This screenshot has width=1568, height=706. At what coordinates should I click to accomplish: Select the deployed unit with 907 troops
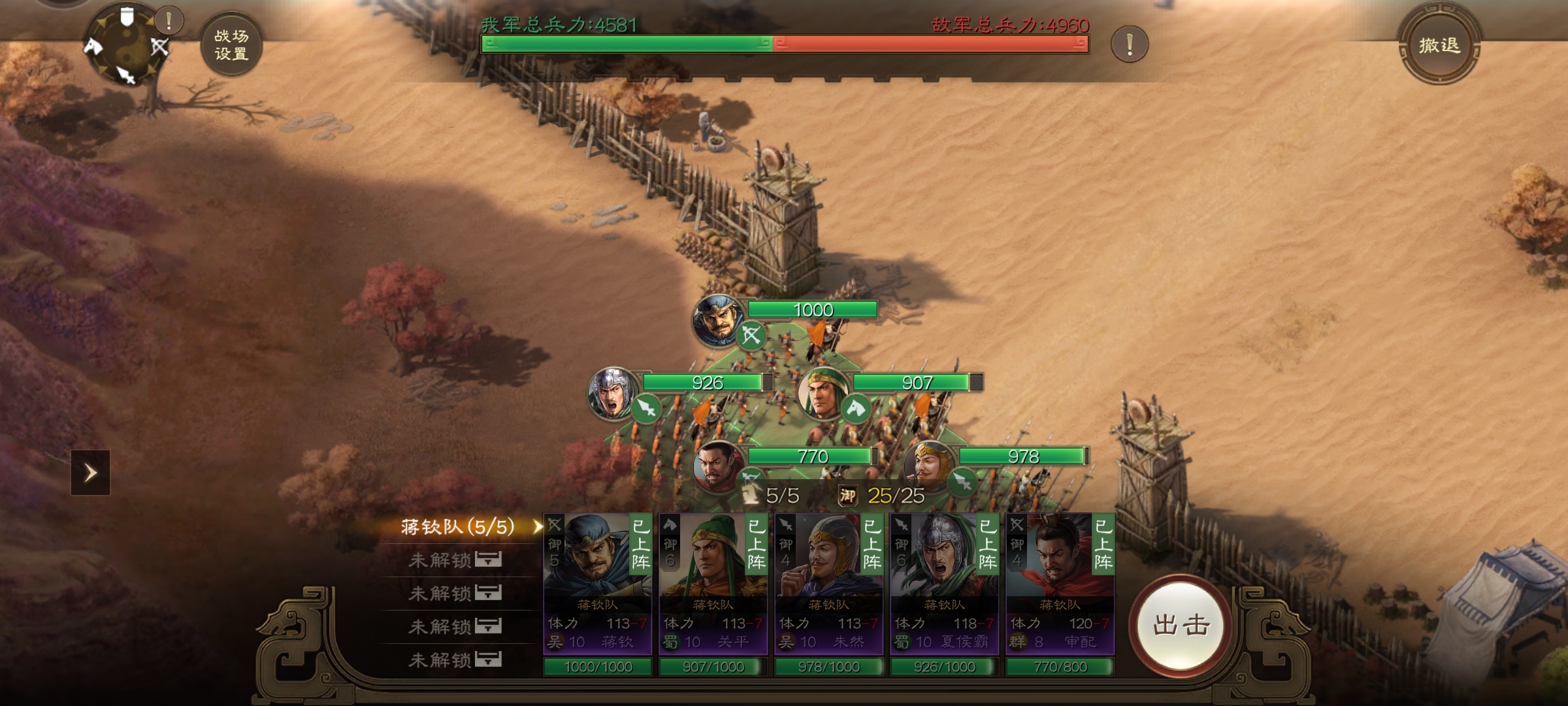pos(823,393)
